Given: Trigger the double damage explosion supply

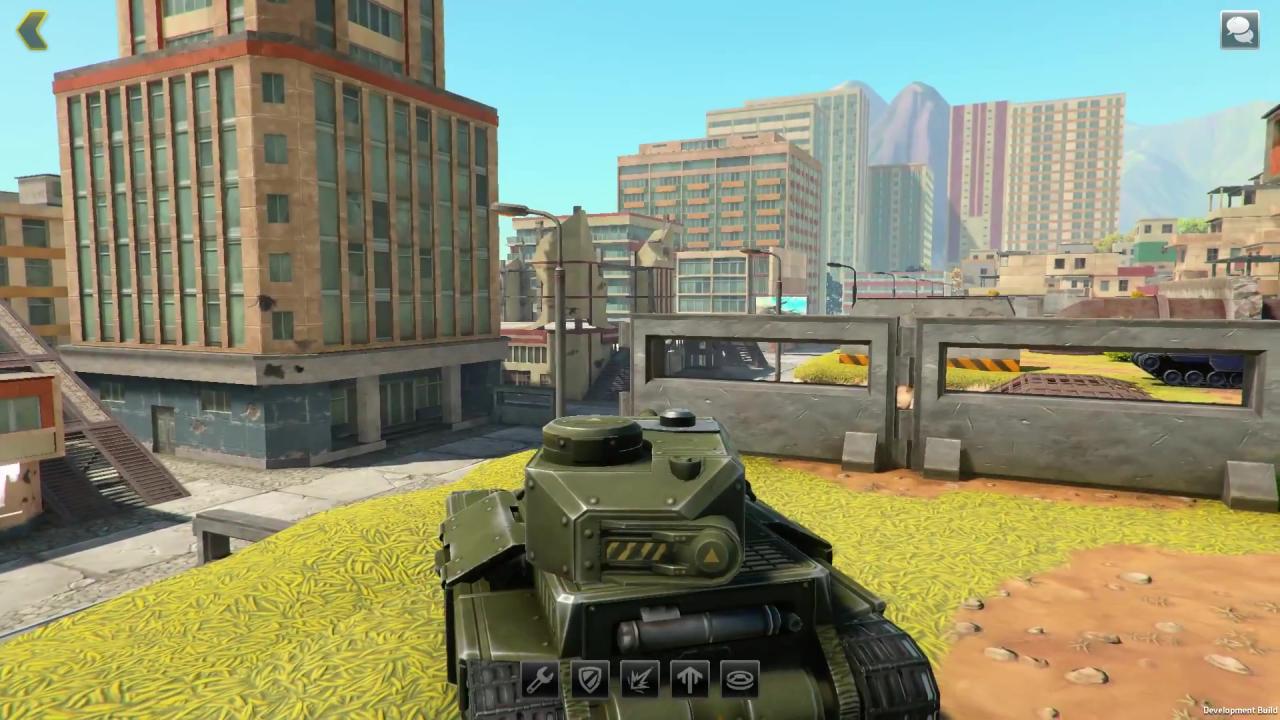Looking at the screenshot, I should coord(639,680).
